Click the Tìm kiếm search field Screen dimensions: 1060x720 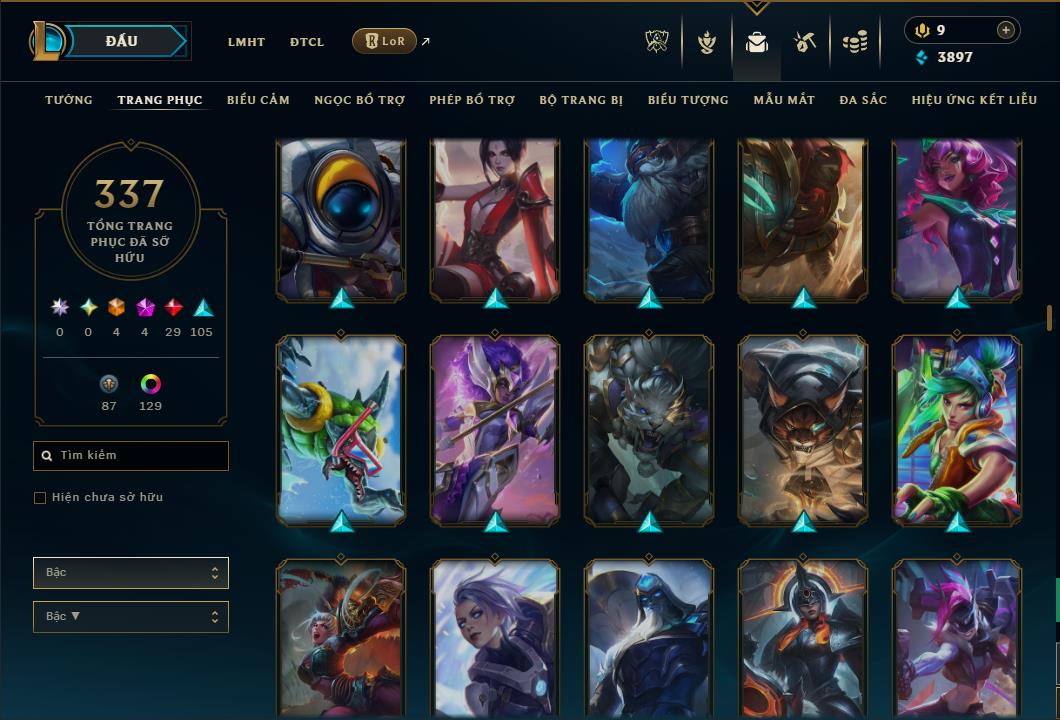click(131, 456)
